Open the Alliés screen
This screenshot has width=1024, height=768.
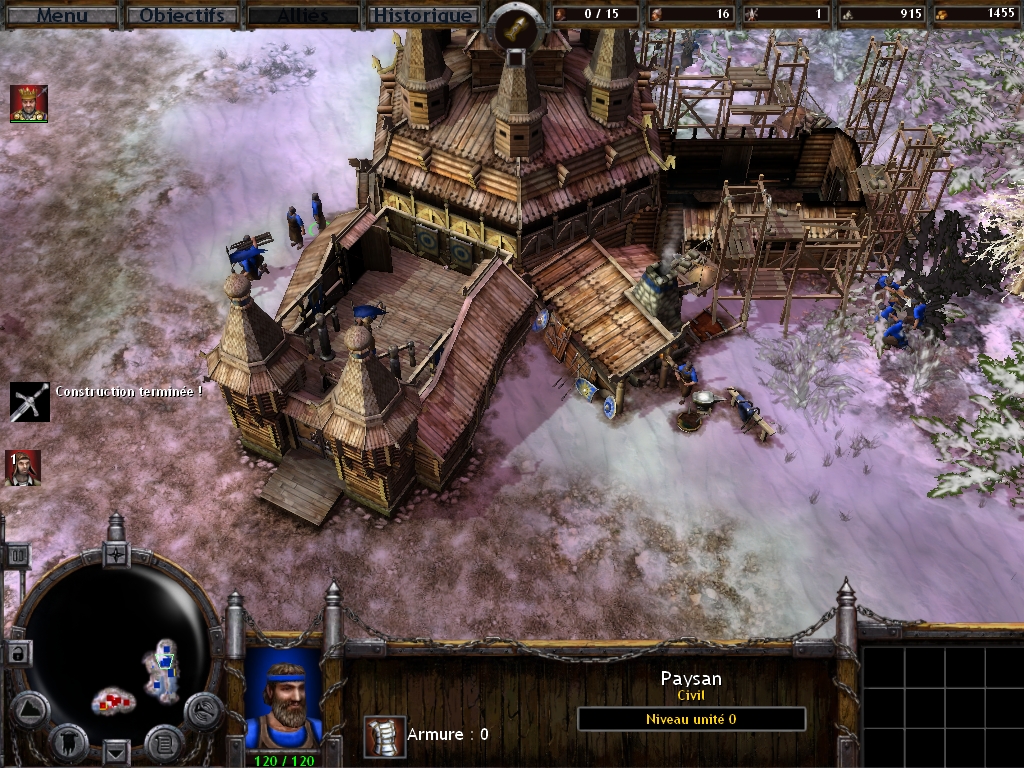302,15
